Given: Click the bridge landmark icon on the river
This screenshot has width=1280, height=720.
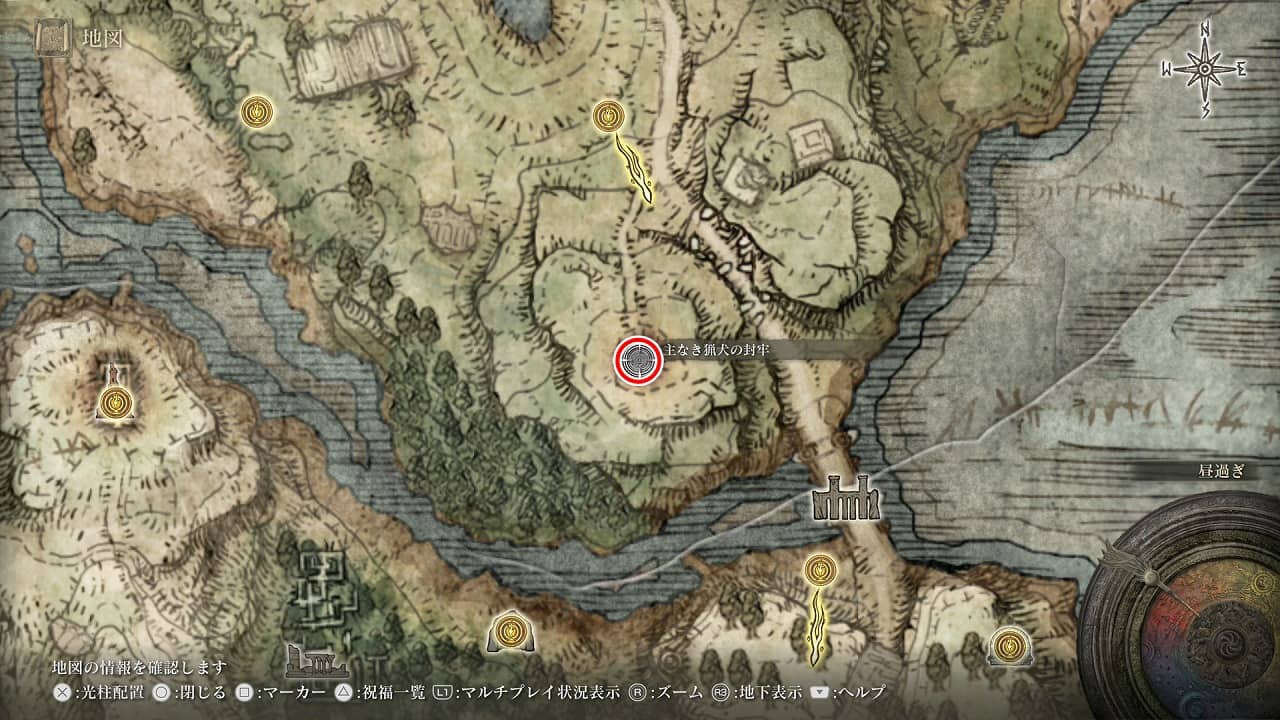Looking at the screenshot, I should (845, 498).
